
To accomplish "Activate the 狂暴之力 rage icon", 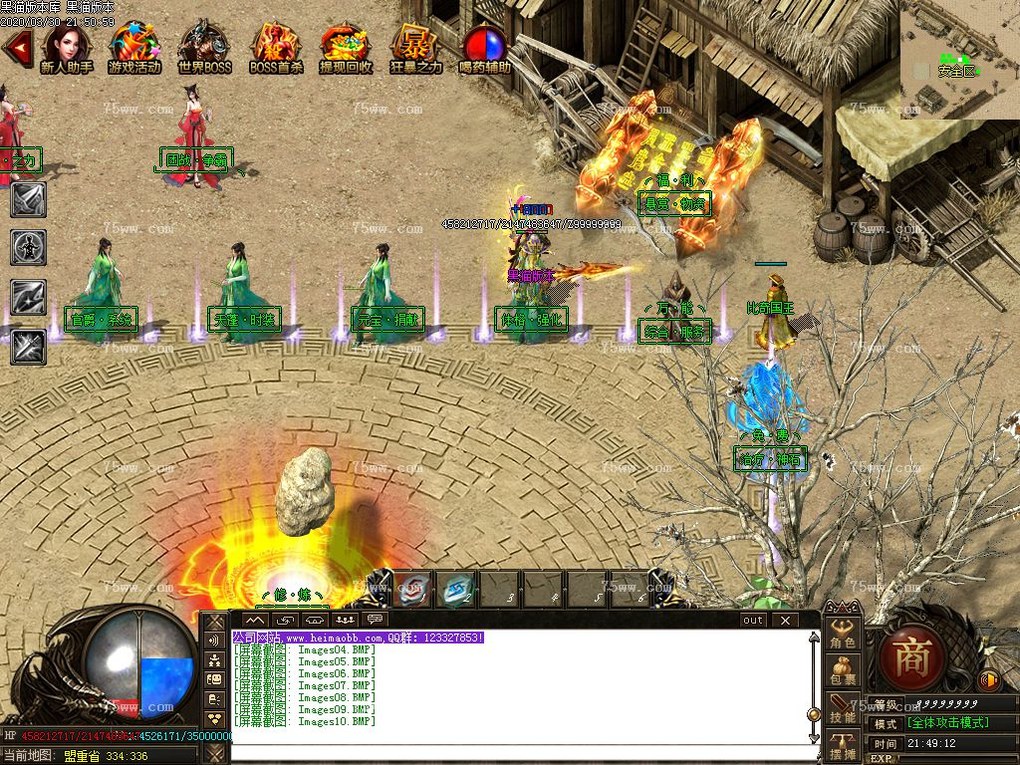I will [x=414, y=46].
